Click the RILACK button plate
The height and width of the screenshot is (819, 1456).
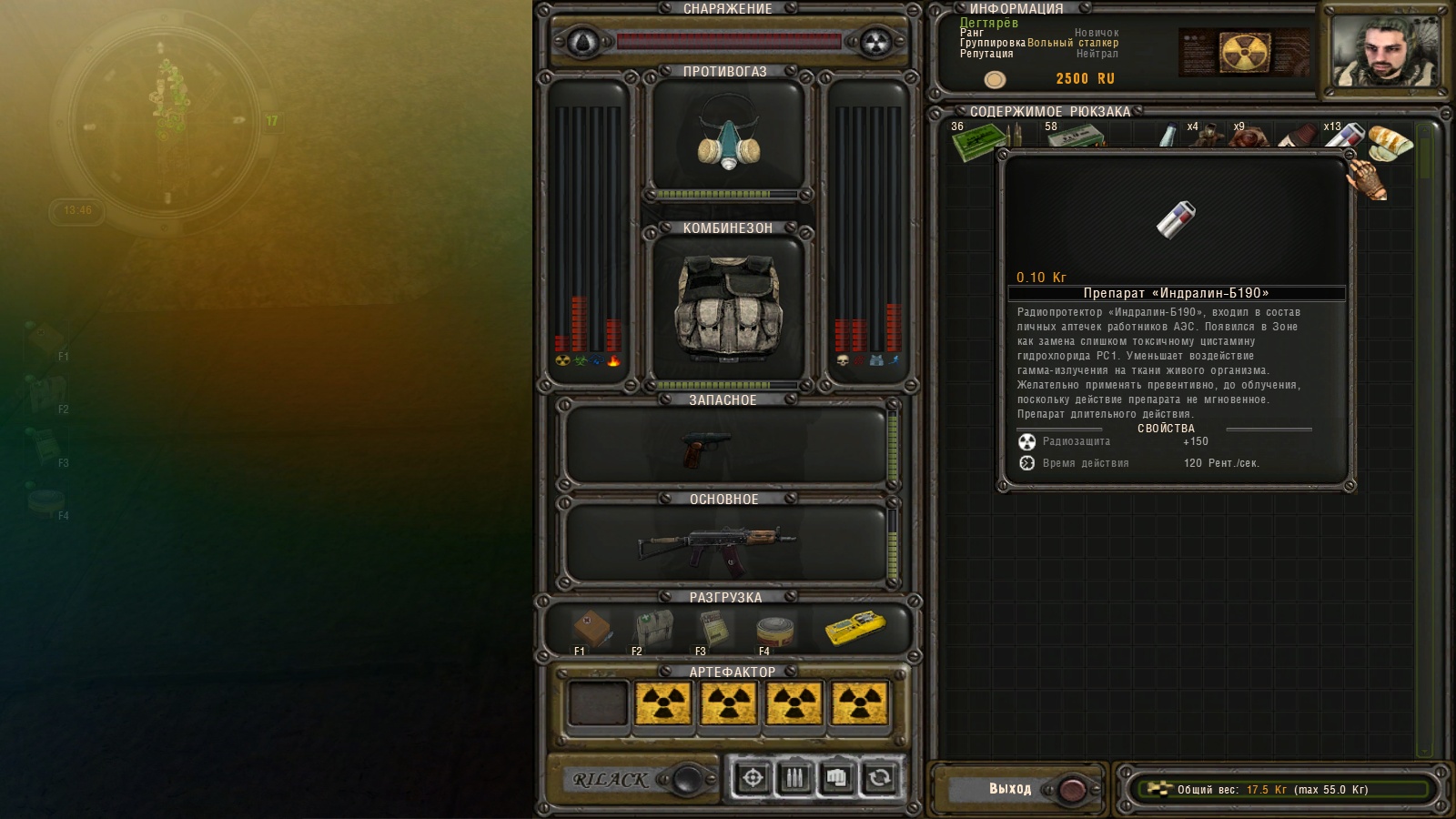coord(610,780)
